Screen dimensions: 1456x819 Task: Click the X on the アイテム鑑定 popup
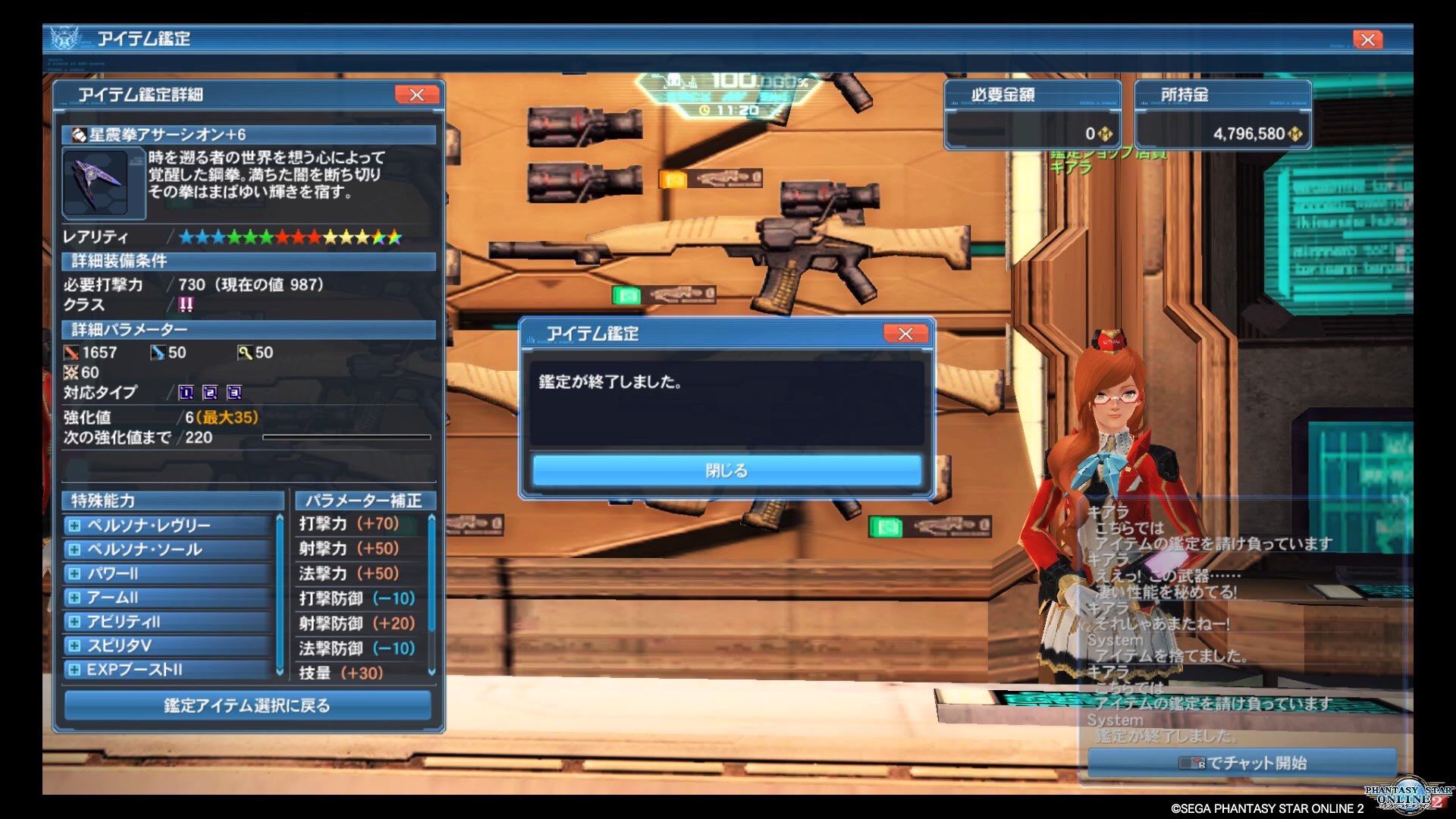pos(905,334)
